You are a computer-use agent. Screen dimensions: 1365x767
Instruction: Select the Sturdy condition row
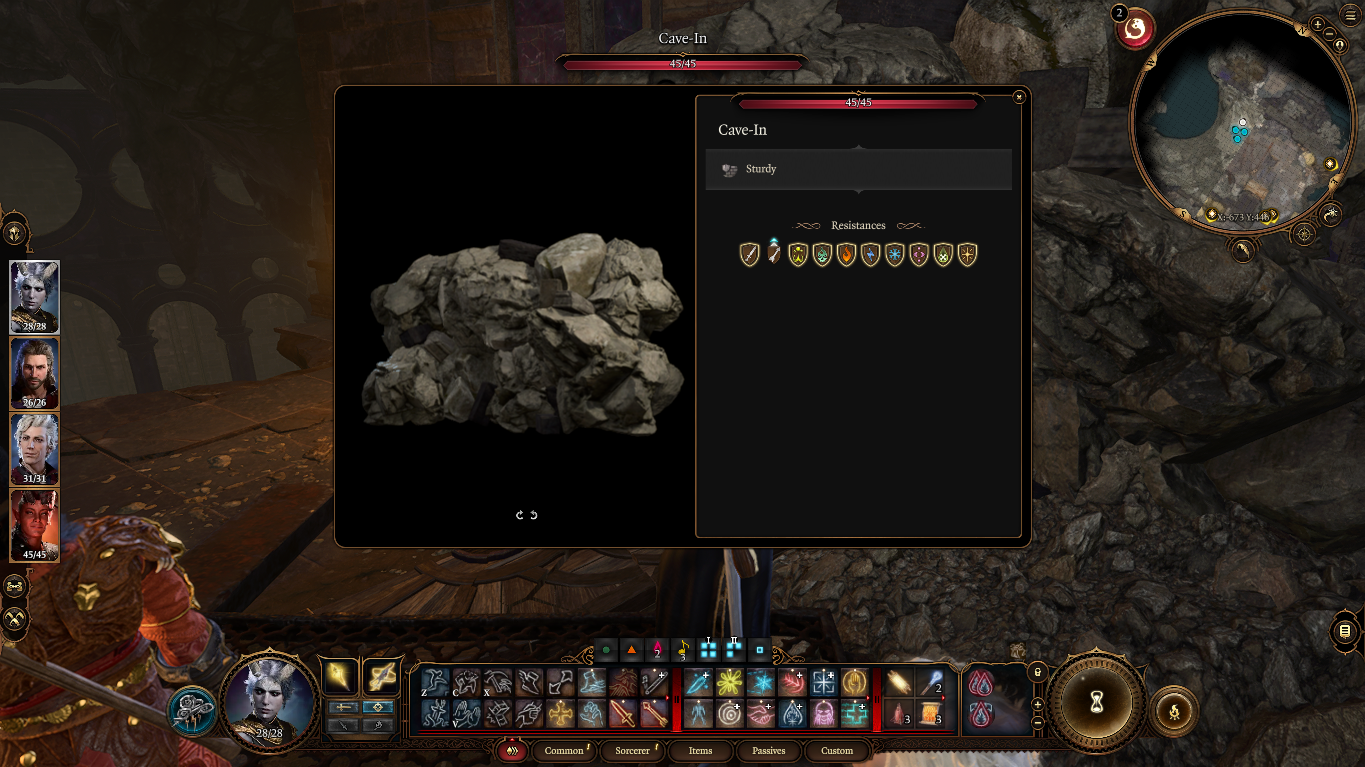point(858,170)
